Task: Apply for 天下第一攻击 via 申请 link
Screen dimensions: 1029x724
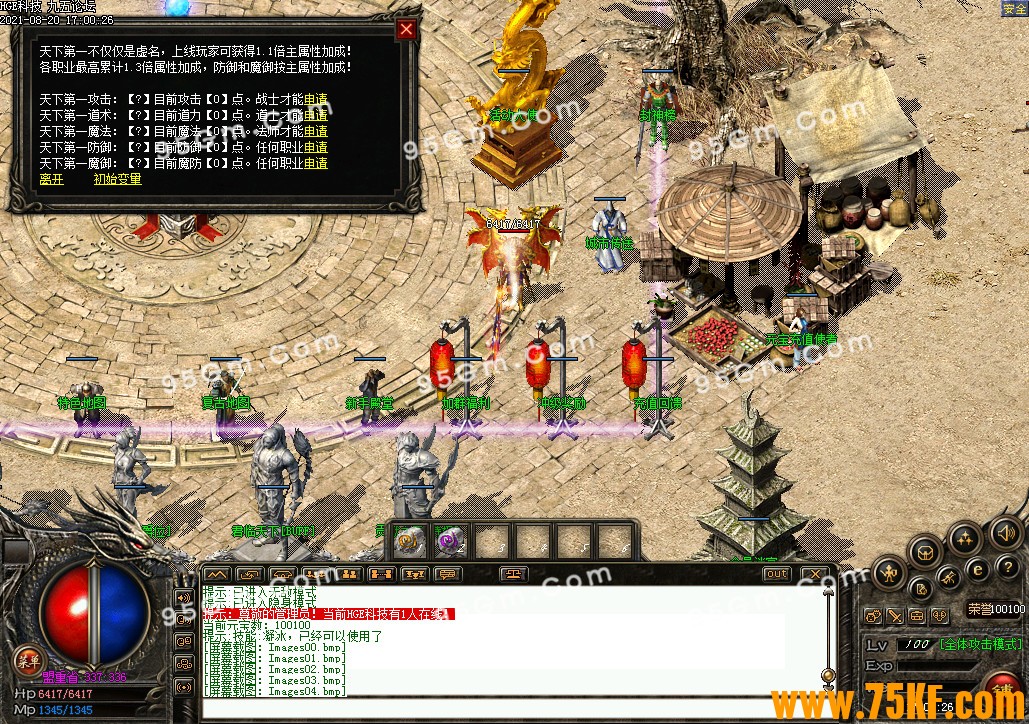Action: coord(316,100)
